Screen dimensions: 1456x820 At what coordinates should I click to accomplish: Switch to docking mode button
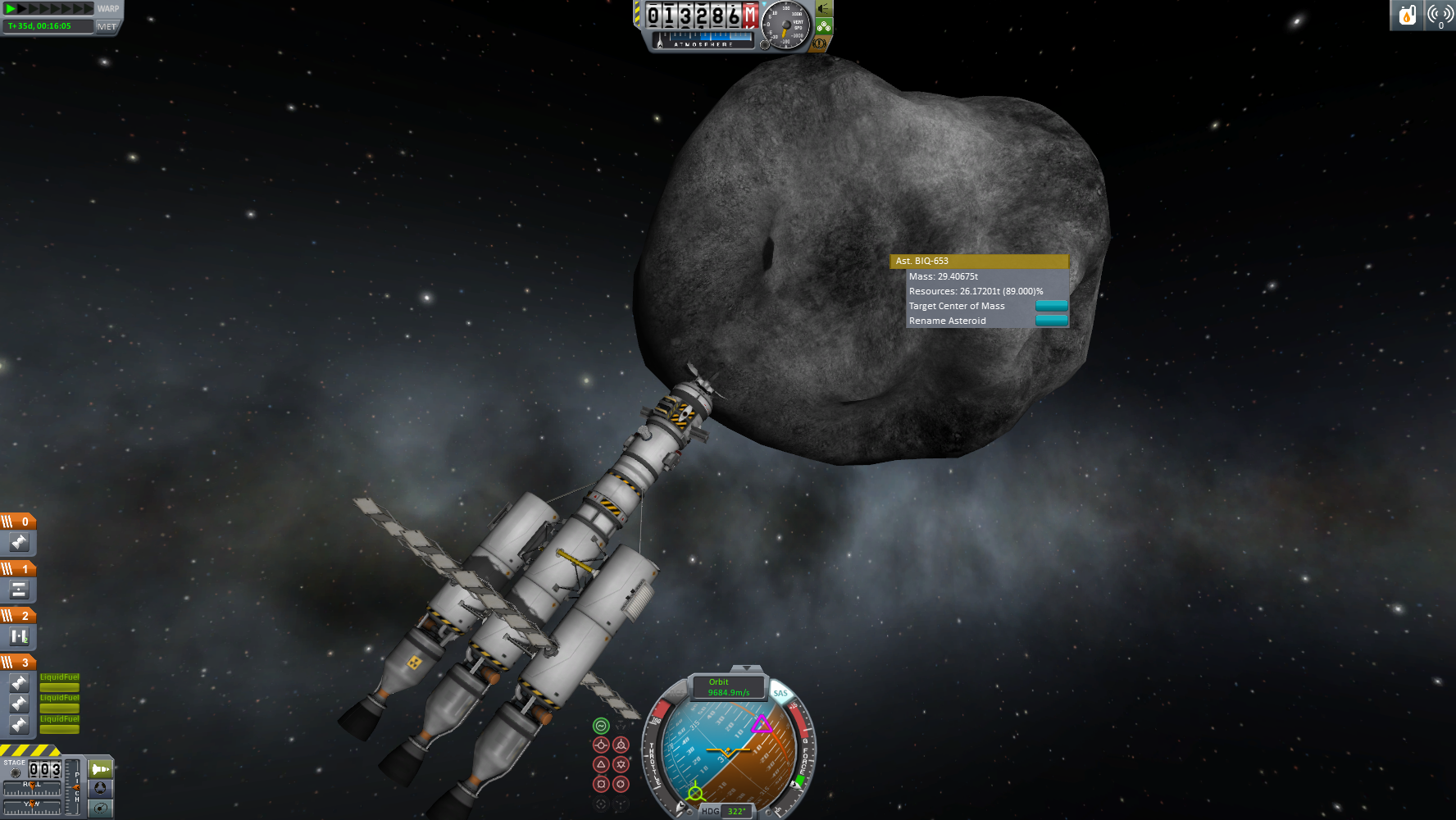(x=101, y=788)
